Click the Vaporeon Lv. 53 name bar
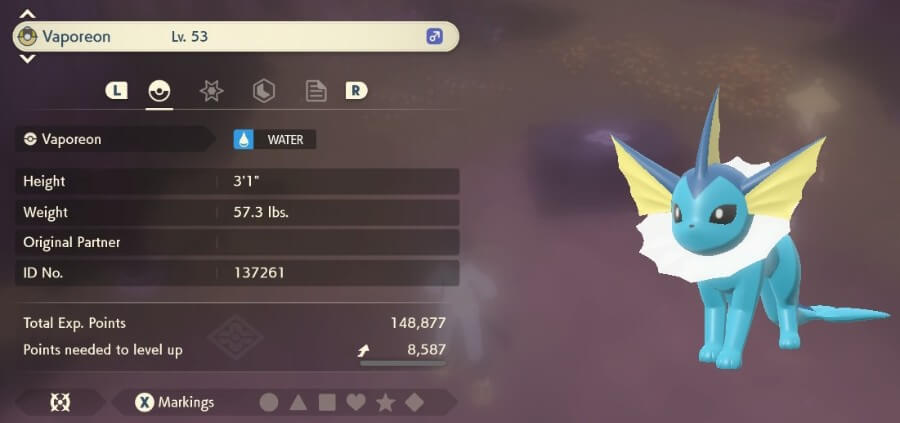This screenshot has width=900, height=423. [x=235, y=37]
